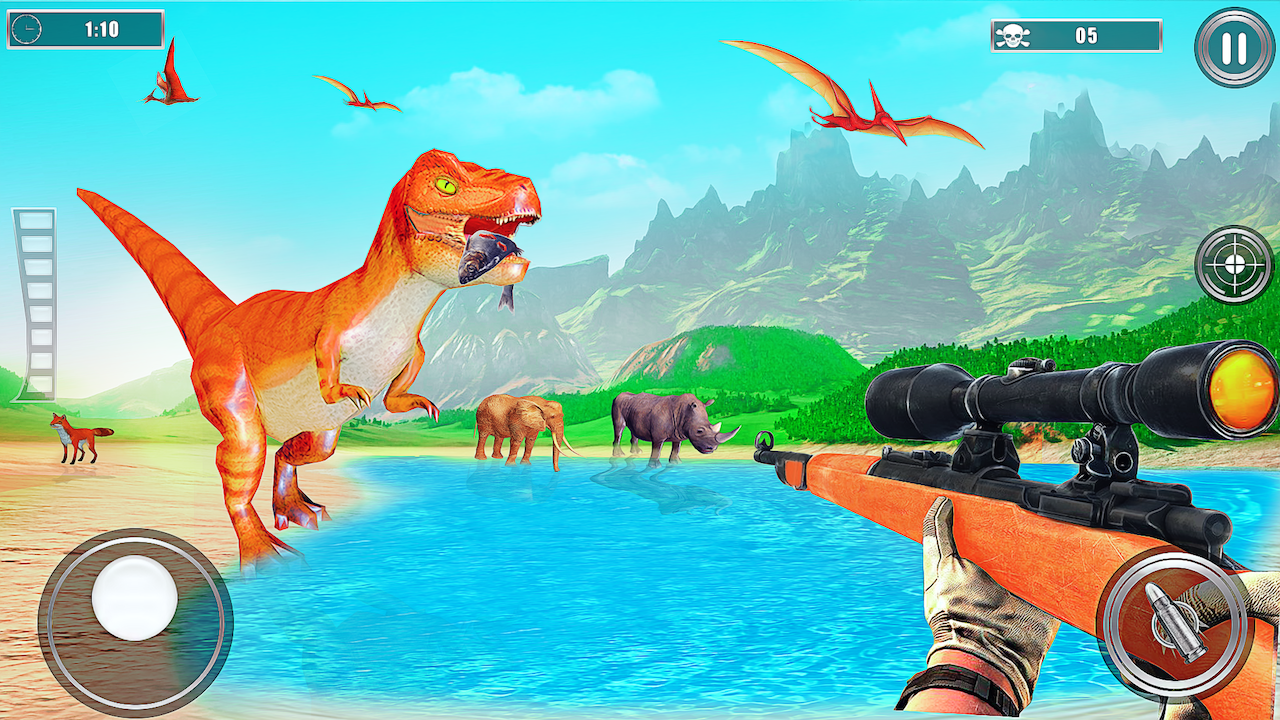This screenshot has height=720, width=1280.
Task: Tap a middle rung on the zoom ladder
Action: [37, 300]
